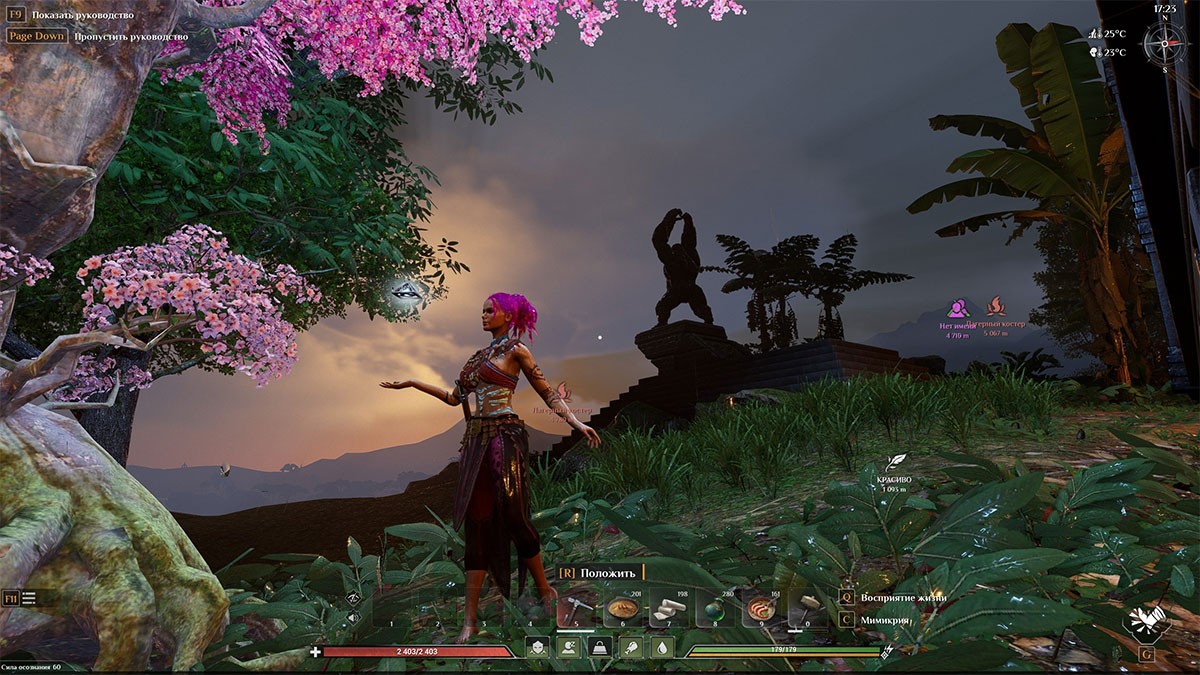Screen dimensions: 1200x675
Task: Open the chat list icon beside F11
Action: 29,598
